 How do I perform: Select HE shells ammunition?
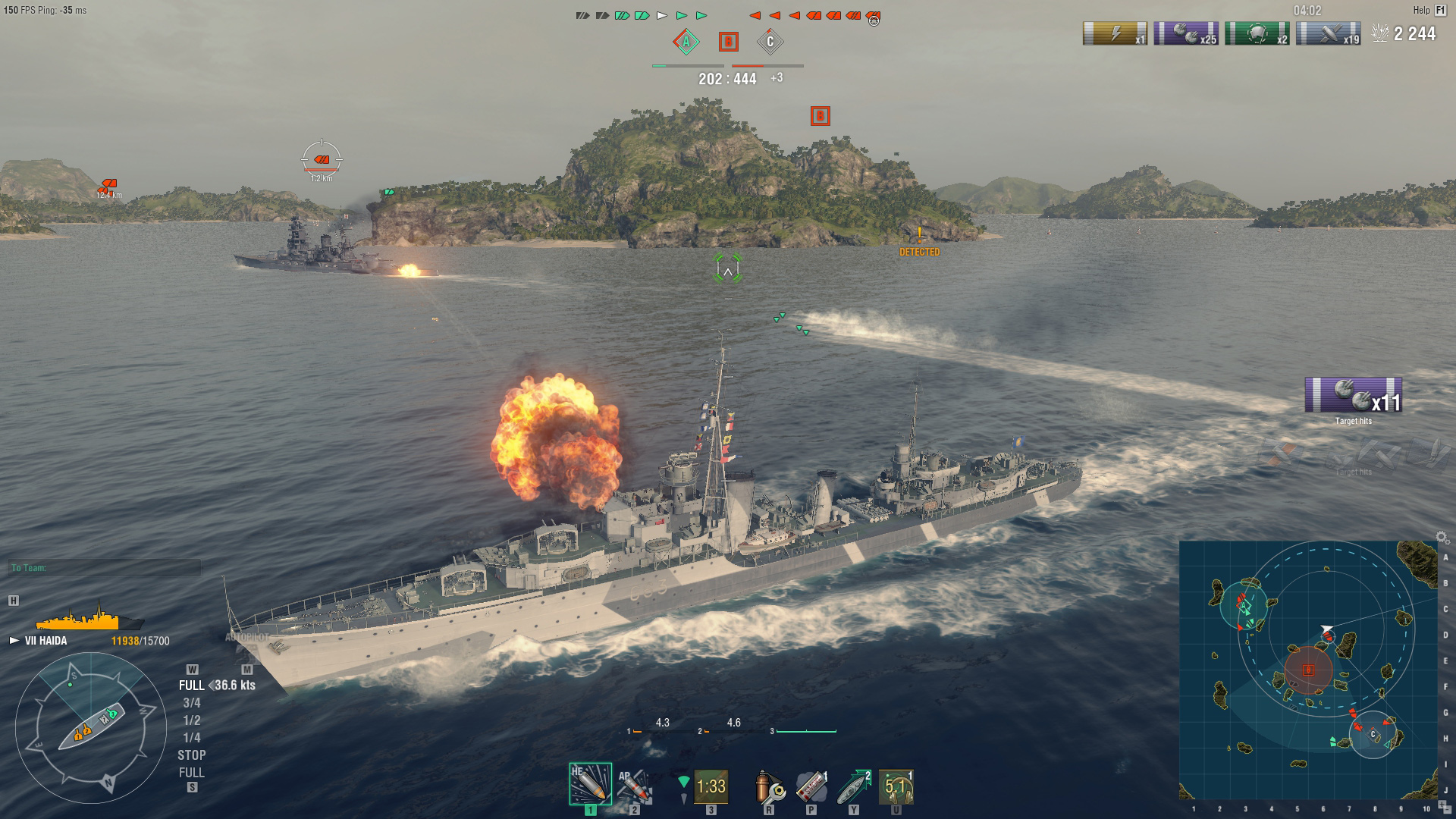click(590, 783)
